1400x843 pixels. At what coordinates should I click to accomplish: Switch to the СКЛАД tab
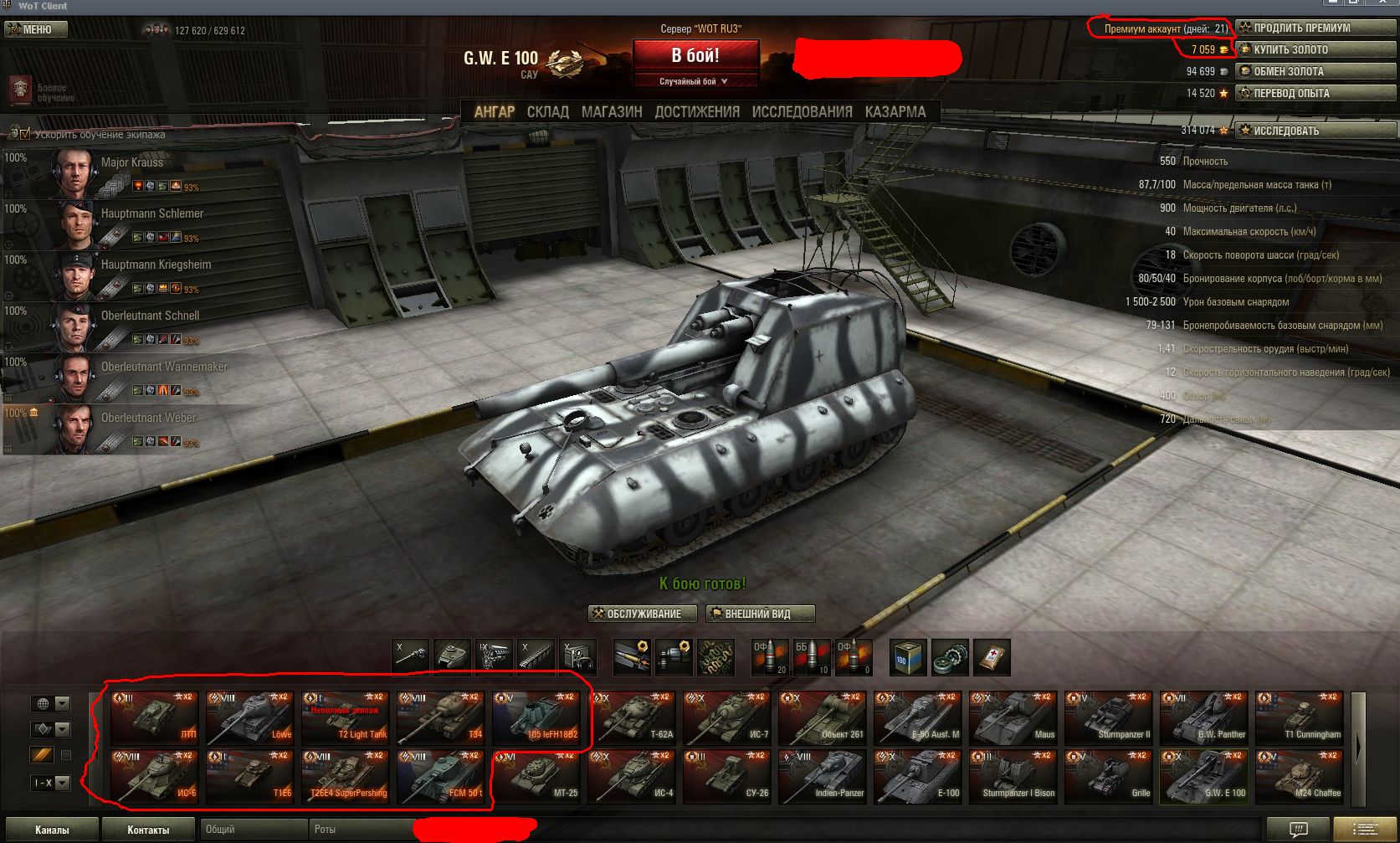pos(548,111)
